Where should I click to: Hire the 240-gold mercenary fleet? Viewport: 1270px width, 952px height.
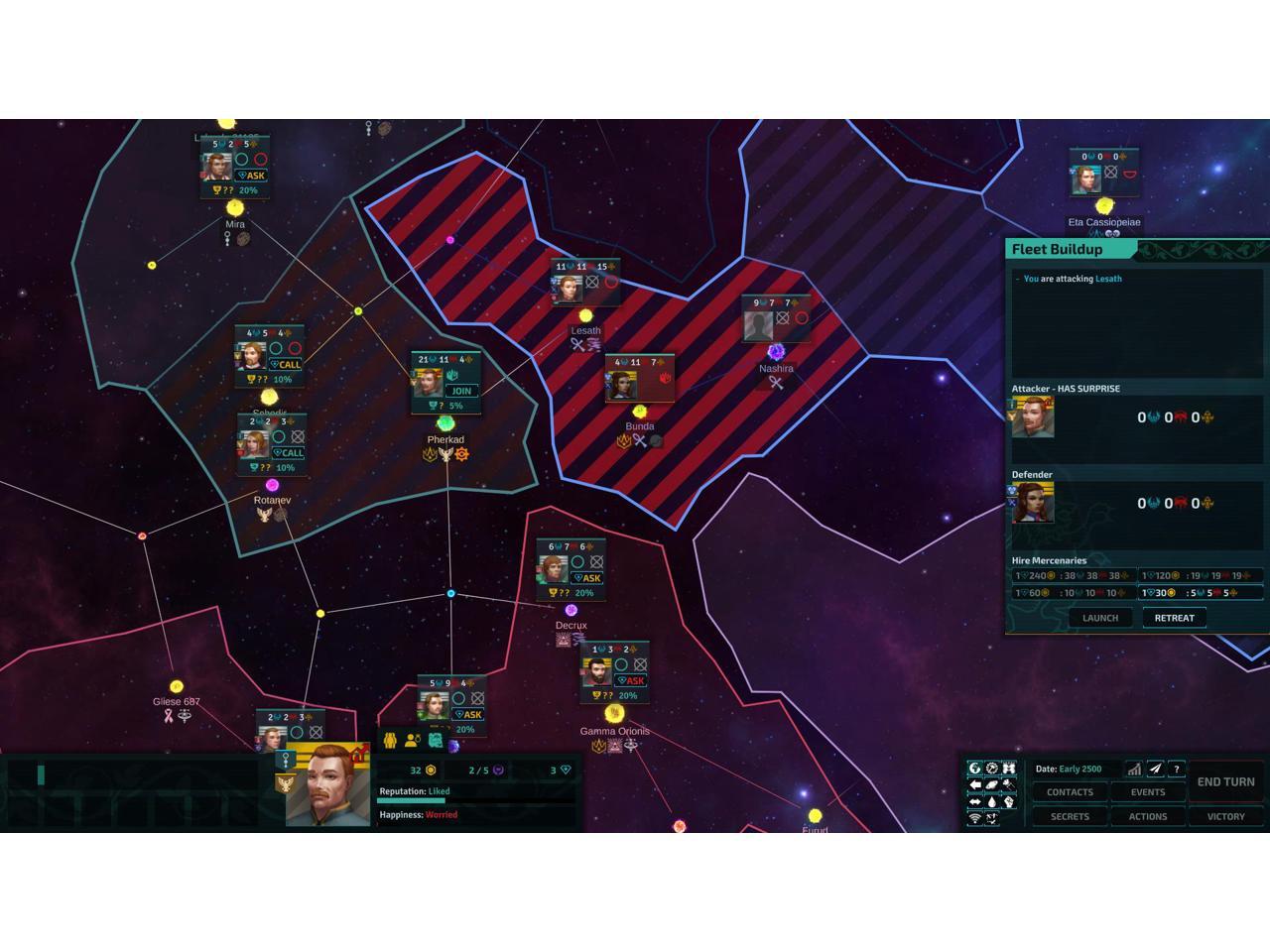pos(1073,576)
